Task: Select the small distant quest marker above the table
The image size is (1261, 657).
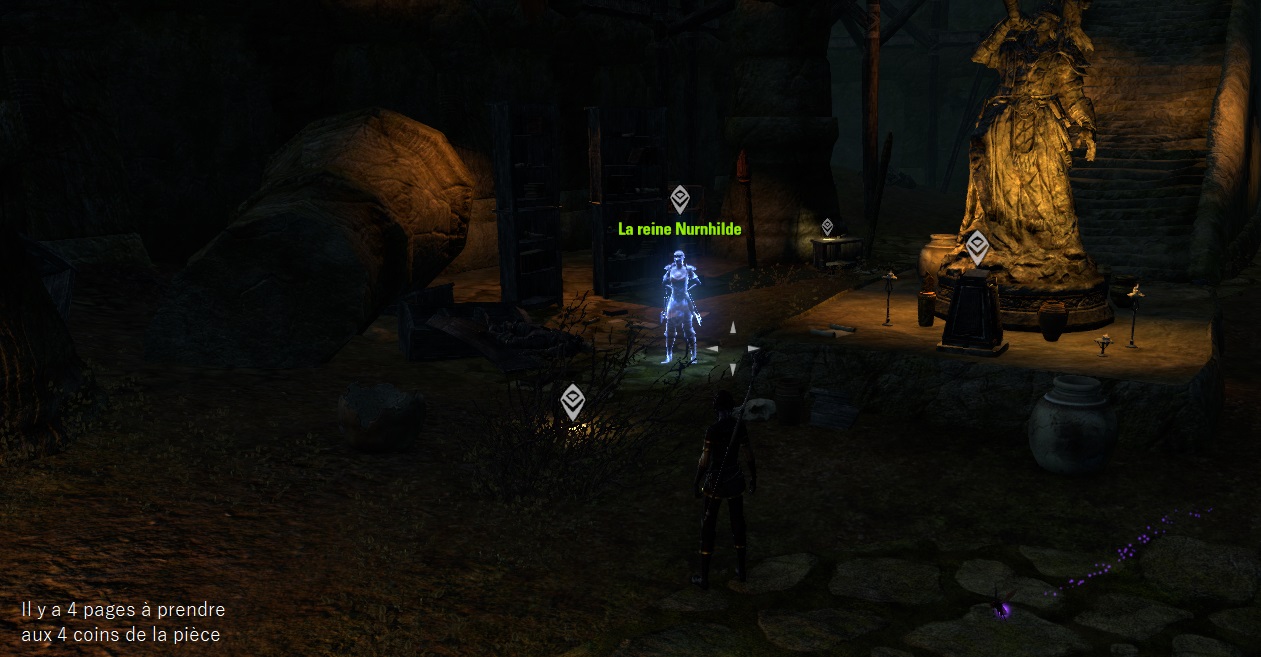Action: click(827, 226)
